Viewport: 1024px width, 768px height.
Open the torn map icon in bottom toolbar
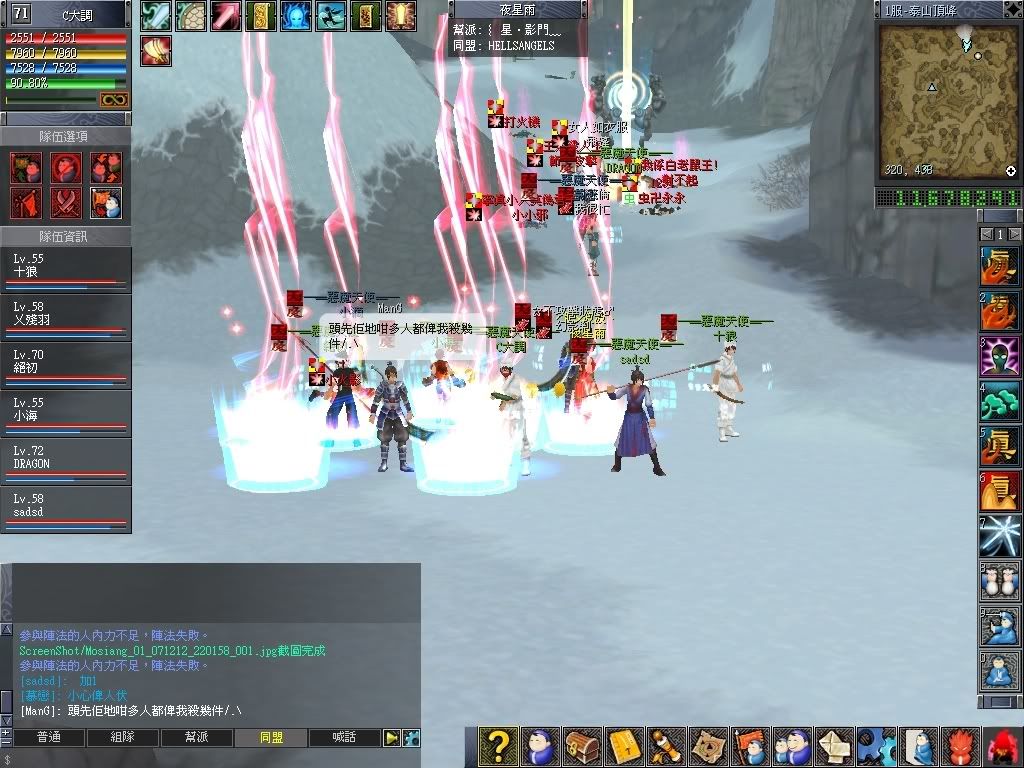(x=706, y=746)
